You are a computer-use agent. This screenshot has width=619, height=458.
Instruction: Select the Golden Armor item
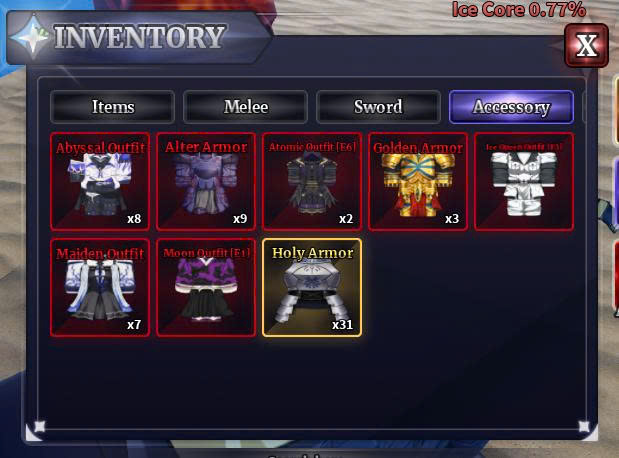(x=418, y=182)
